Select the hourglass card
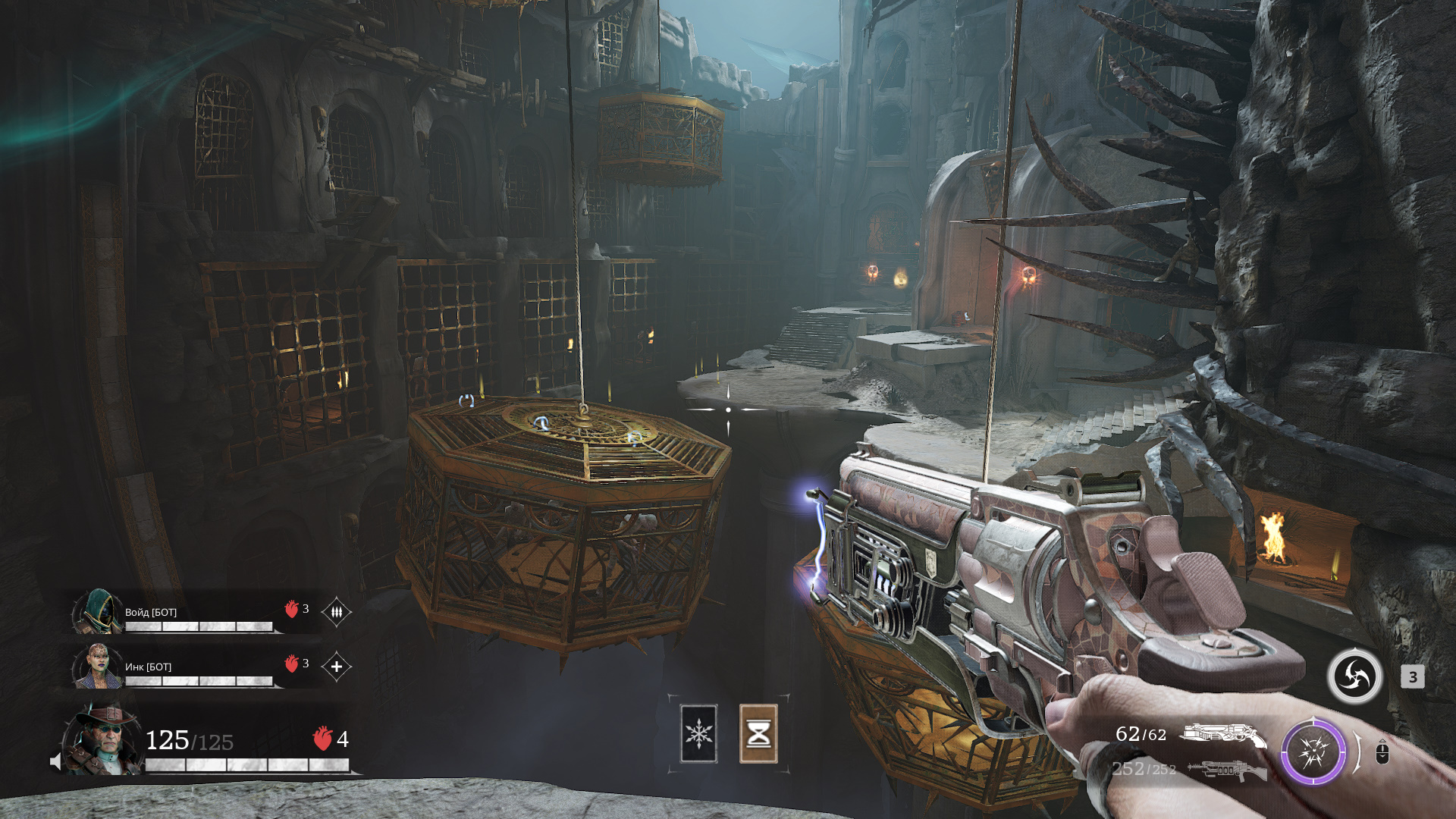Viewport: 1456px width, 819px height. [758, 733]
